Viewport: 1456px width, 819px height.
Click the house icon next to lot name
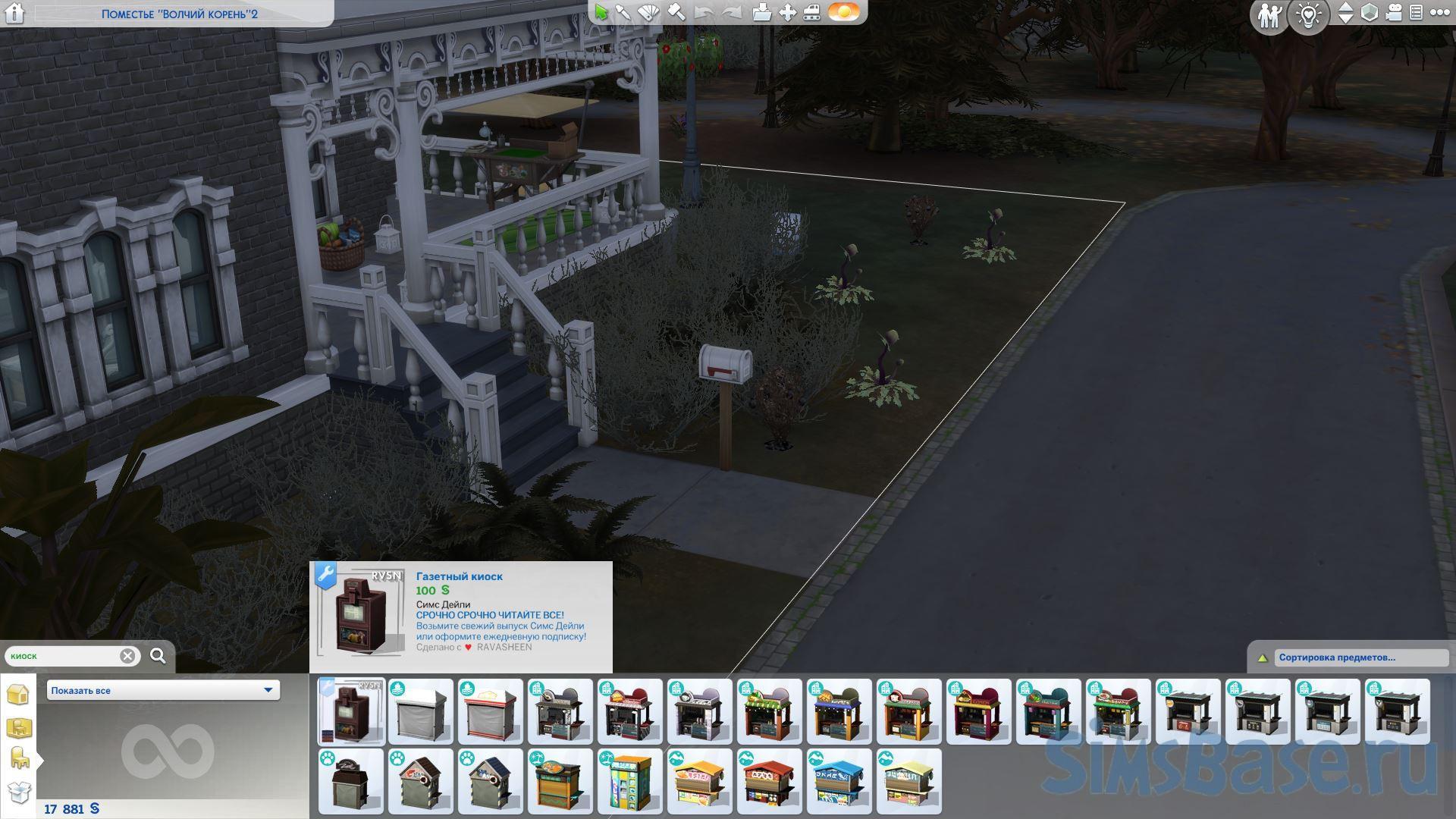14,13
